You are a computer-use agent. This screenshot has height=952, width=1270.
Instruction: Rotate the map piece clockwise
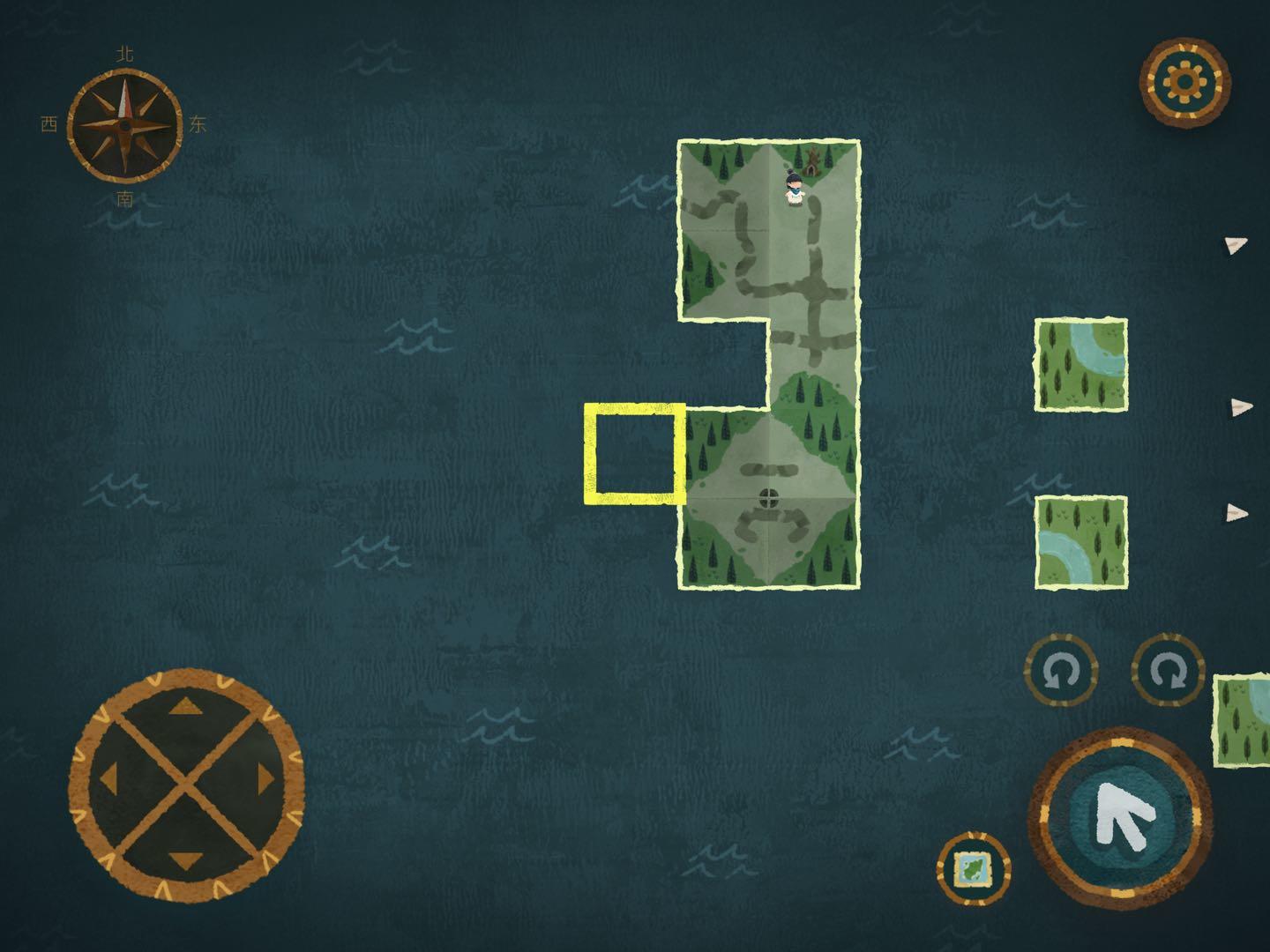click(1168, 672)
